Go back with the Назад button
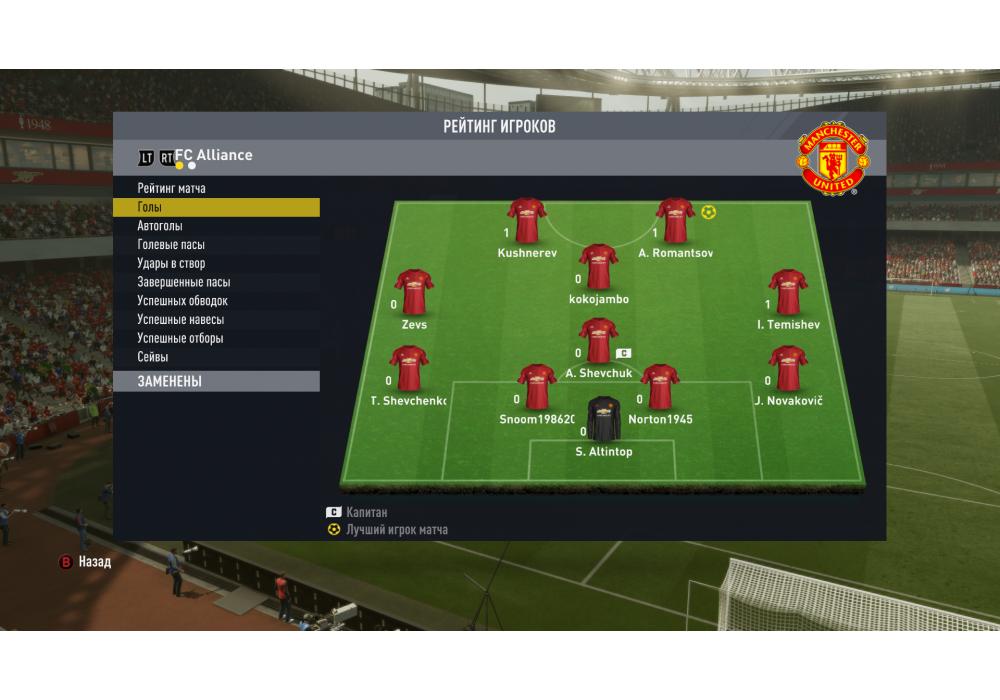The image size is (1000, 700). pos(86,562)
